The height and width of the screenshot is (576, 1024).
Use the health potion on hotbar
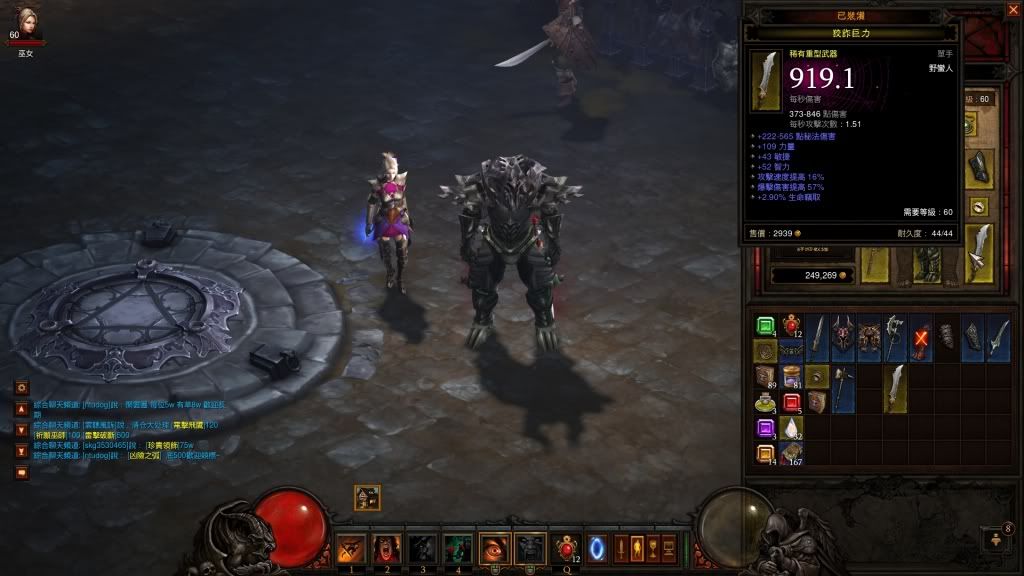(566, 548)
